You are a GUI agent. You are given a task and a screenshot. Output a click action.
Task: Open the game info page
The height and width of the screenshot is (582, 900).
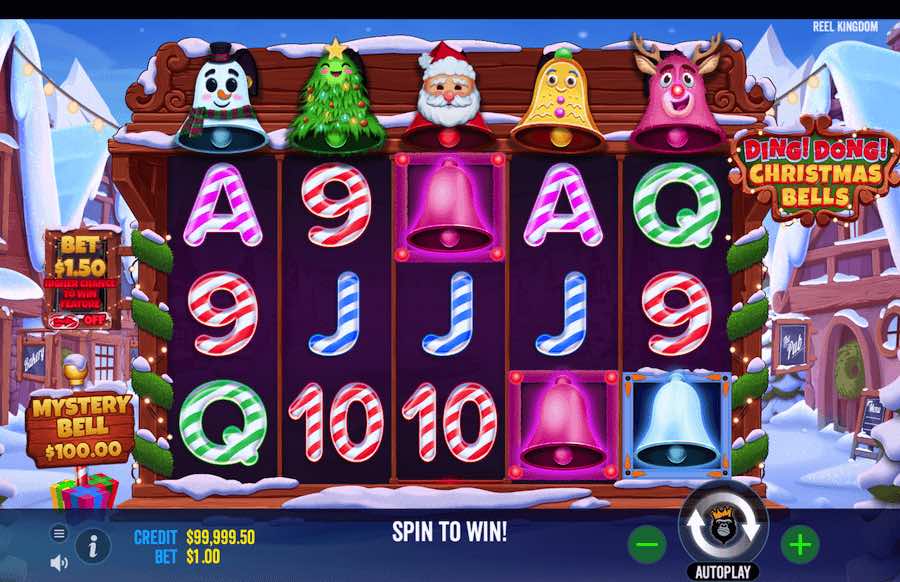coord(93,546)
